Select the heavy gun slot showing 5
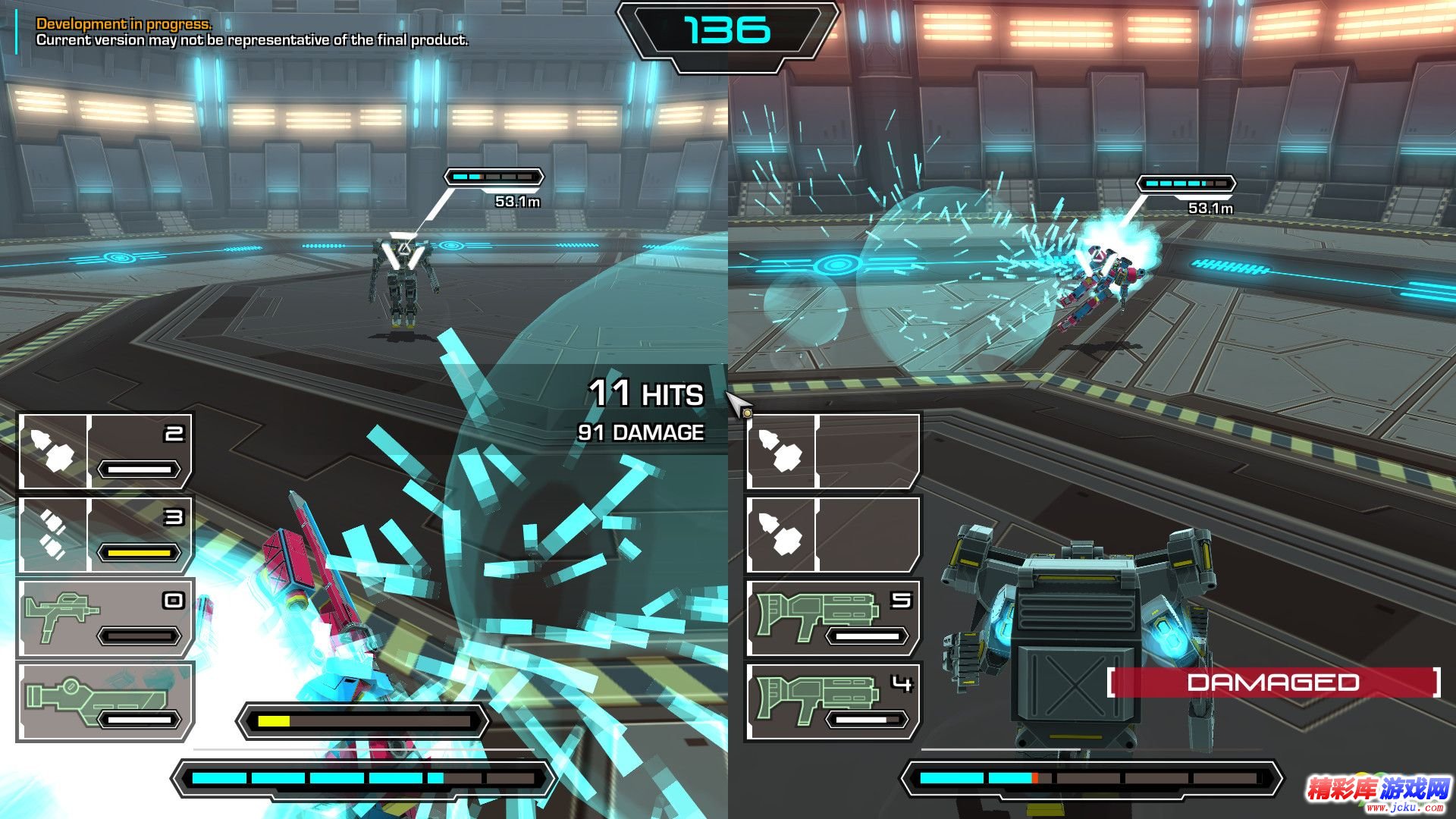Viewport: 1456px width, 819px height. click(x=833, y=618)
